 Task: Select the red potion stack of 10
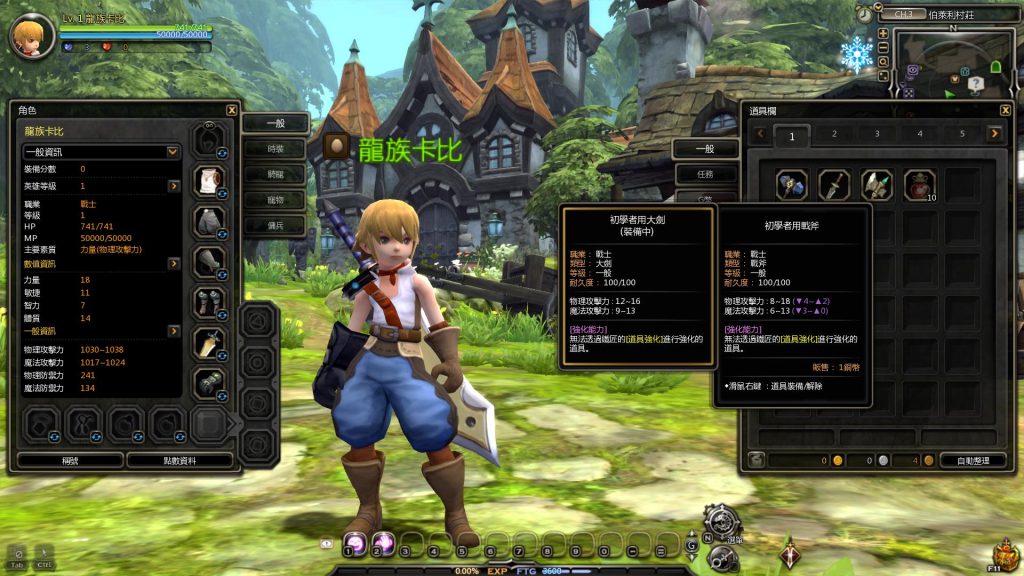point(919,185)
